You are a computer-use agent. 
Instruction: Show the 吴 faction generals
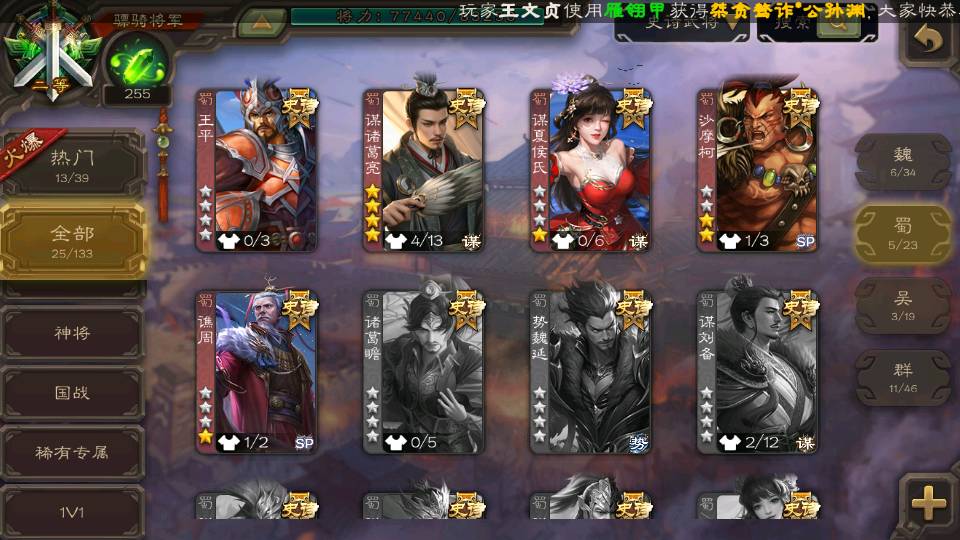[903, 304]
